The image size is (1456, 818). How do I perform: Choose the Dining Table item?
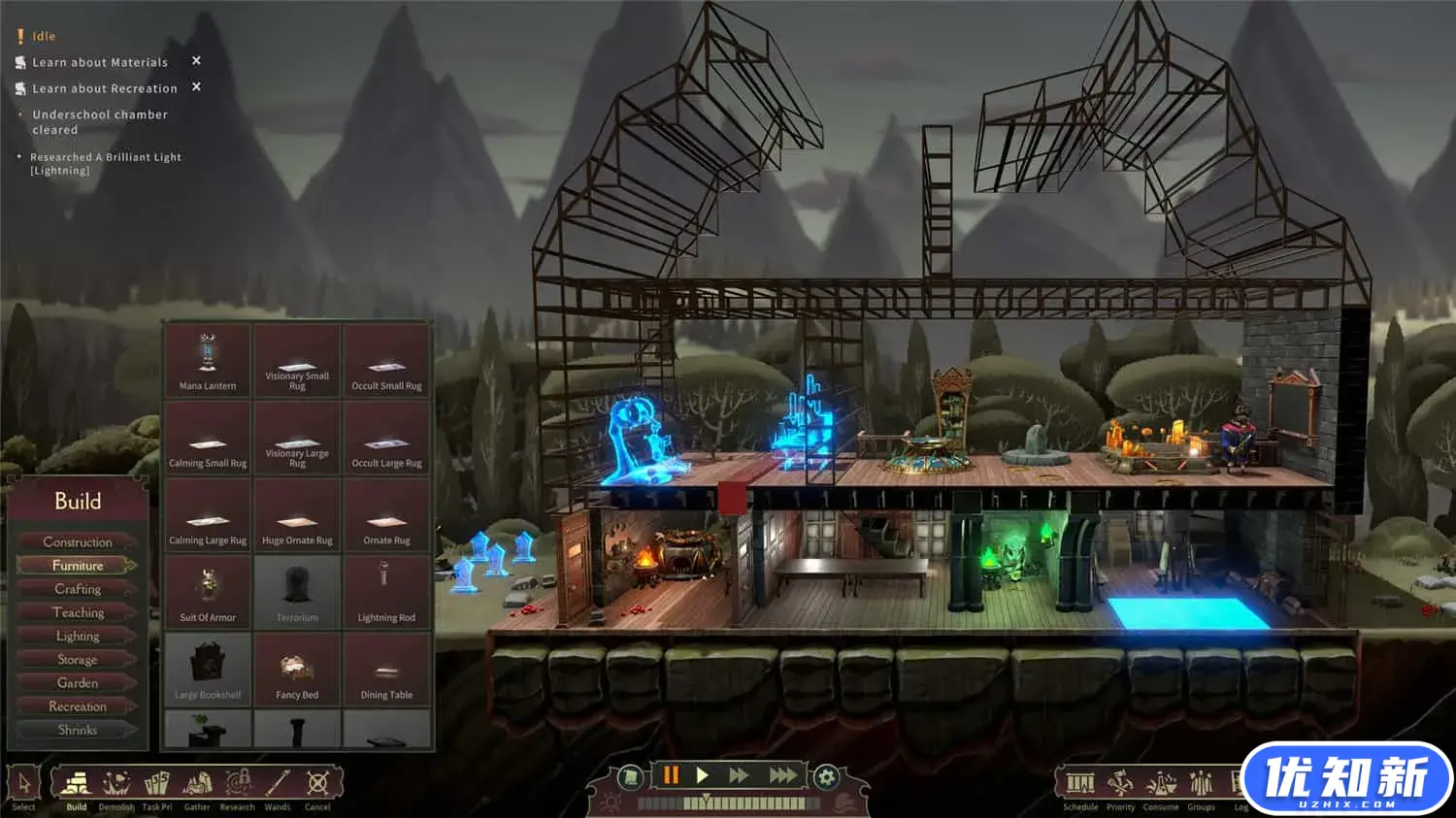(386, 671)
